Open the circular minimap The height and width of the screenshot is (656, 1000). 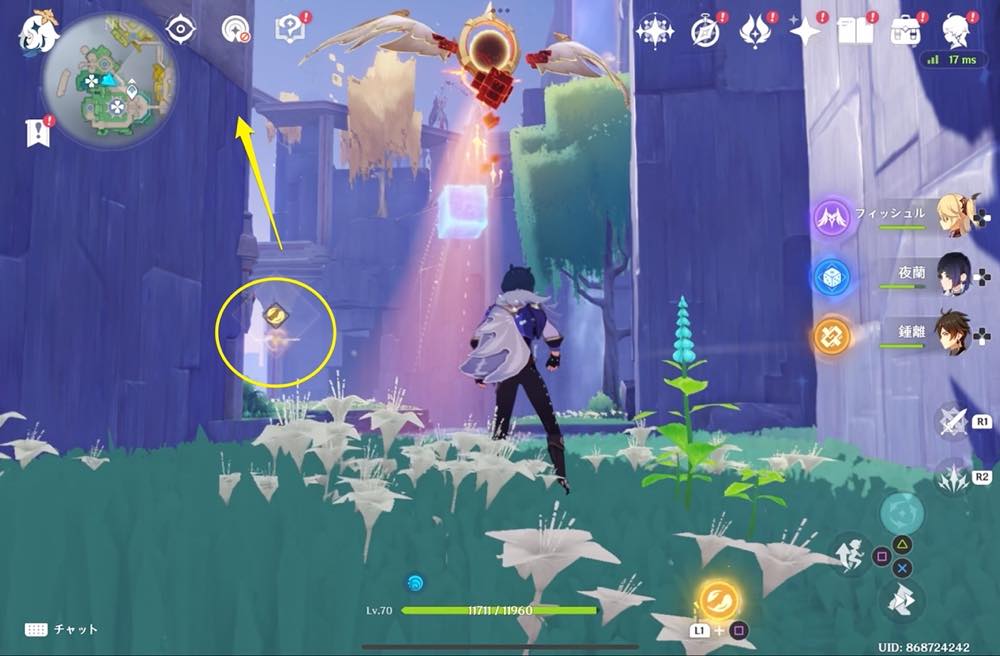110,79
